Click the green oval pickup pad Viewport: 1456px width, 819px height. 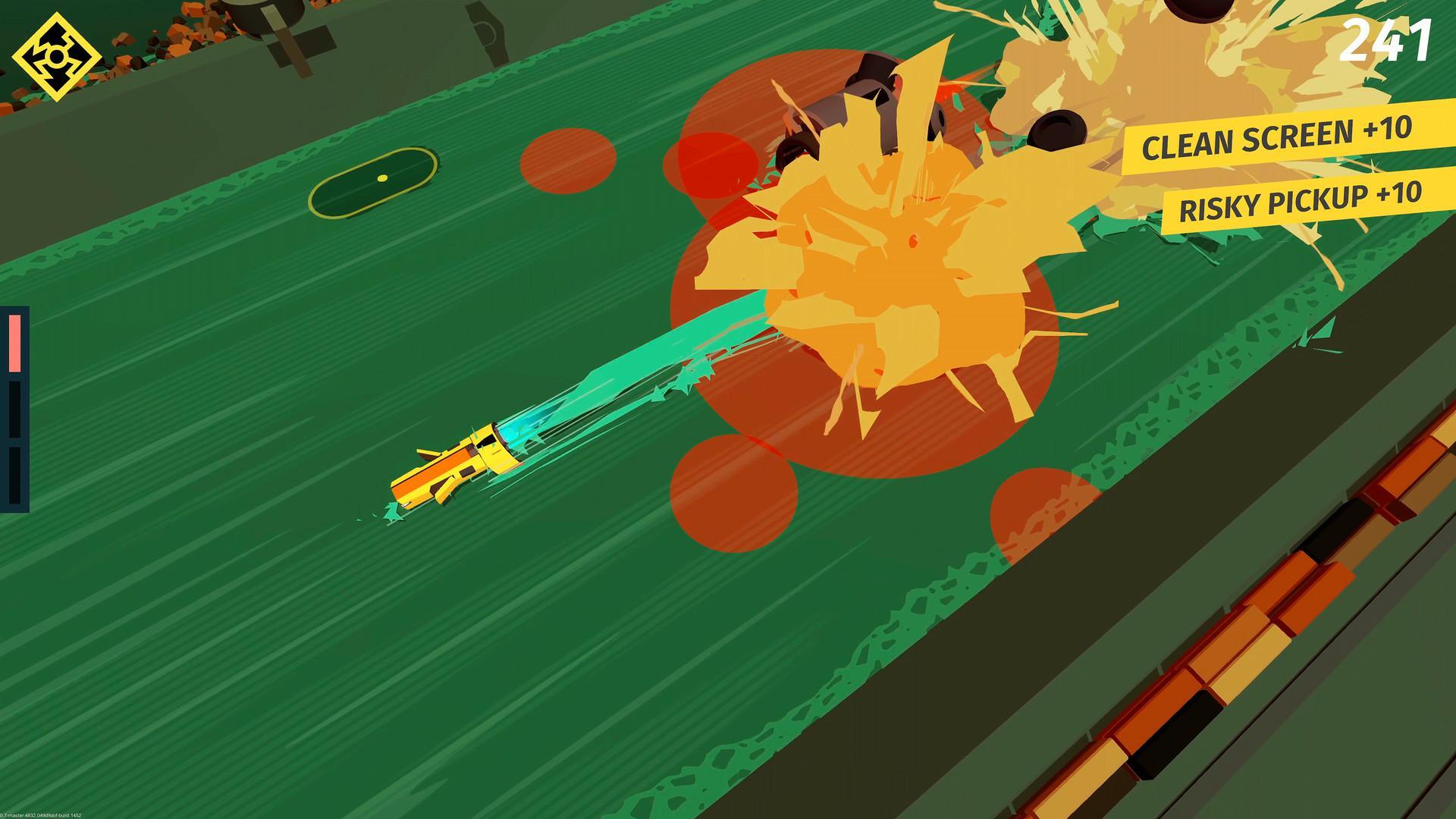pos(374,180)
